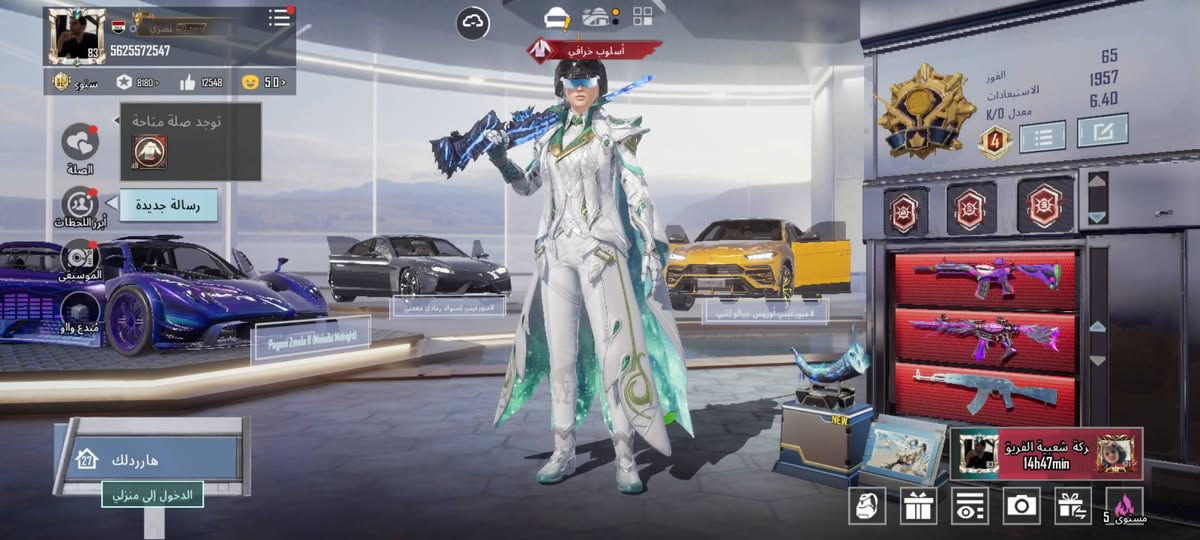Click the cloud sync icon
The image size is (1200, 540).
coord(473,22)
